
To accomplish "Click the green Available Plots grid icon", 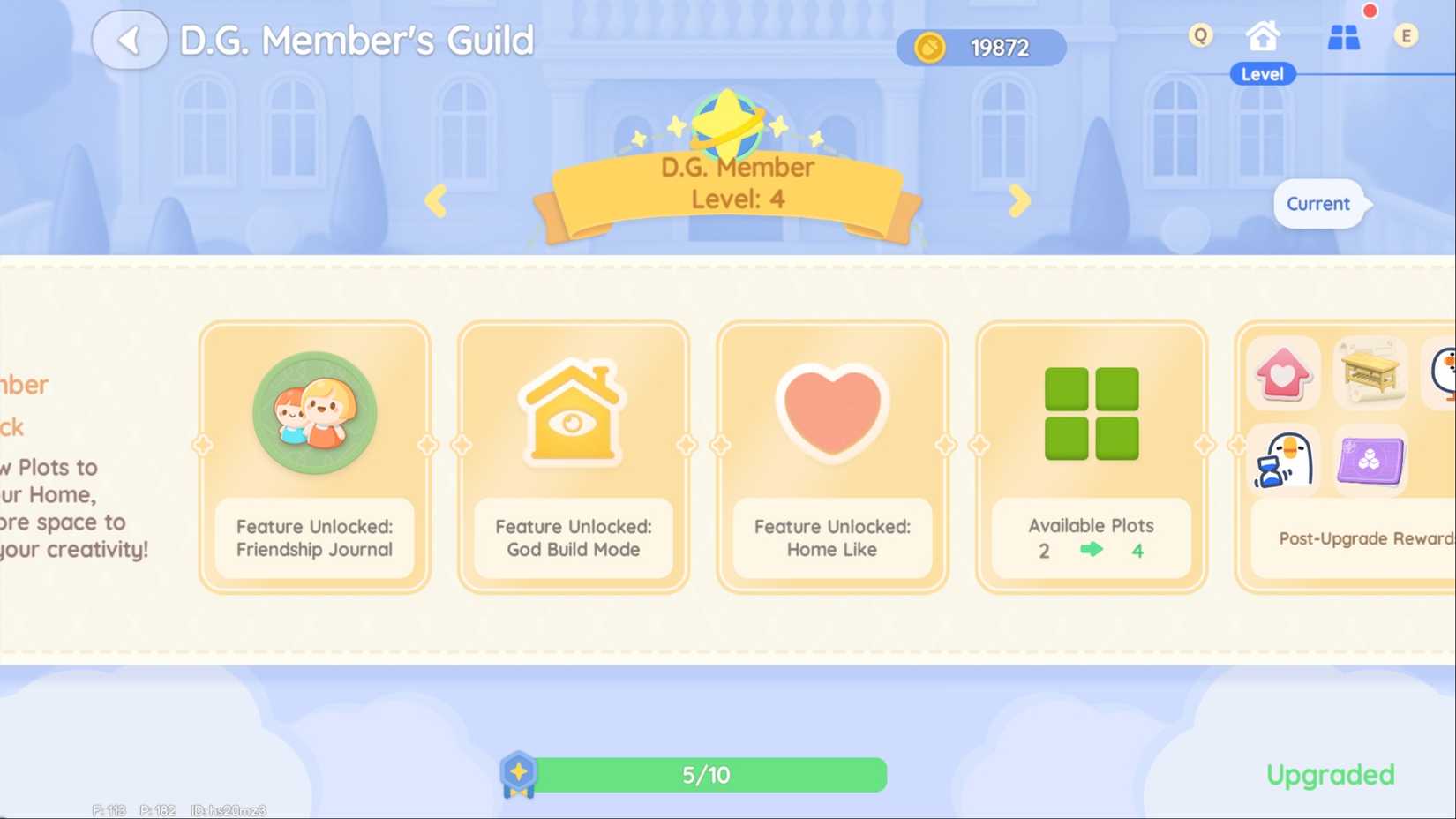I will point(1092,413).
